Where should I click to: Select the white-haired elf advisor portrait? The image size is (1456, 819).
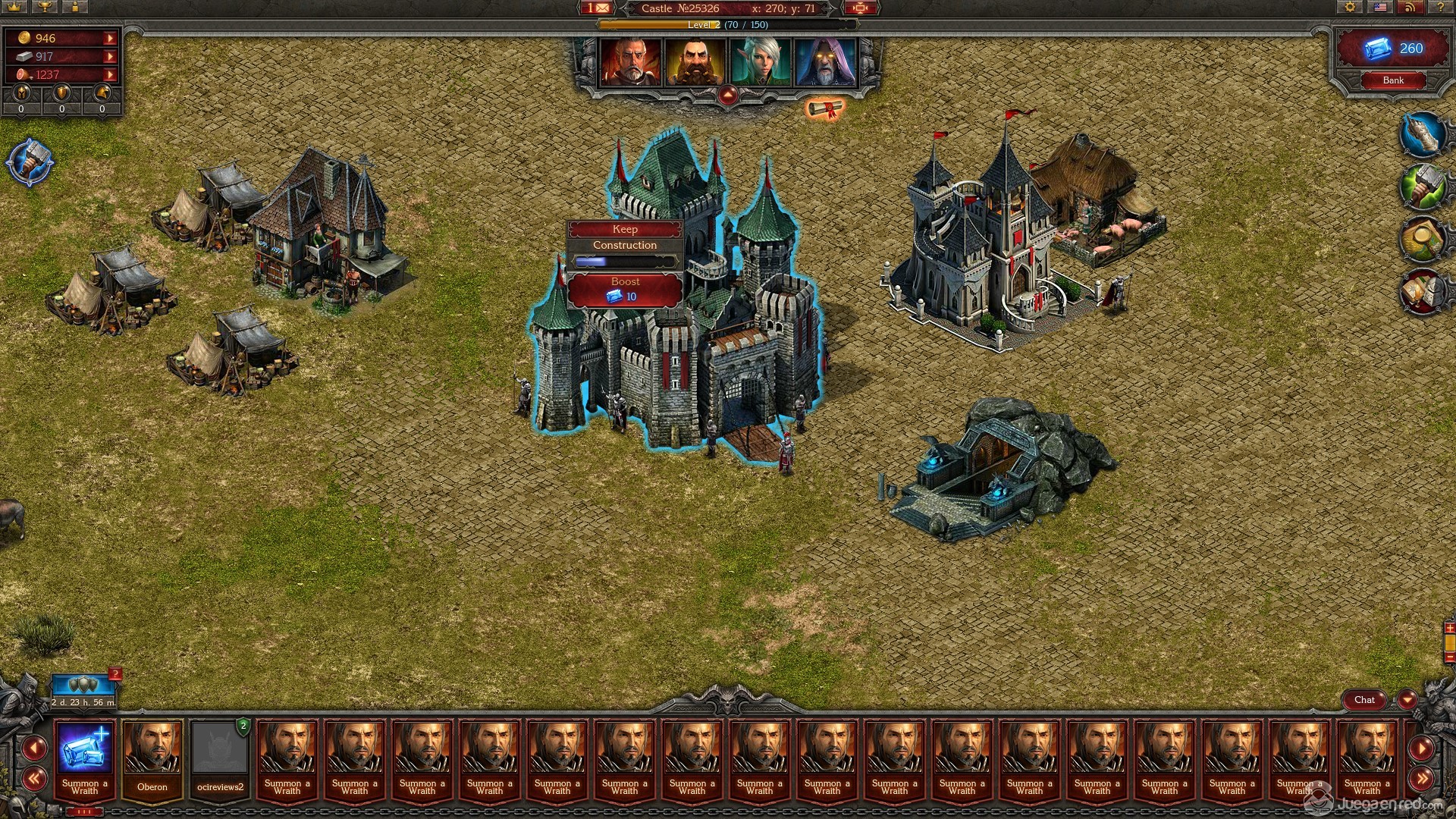point(761,63)
